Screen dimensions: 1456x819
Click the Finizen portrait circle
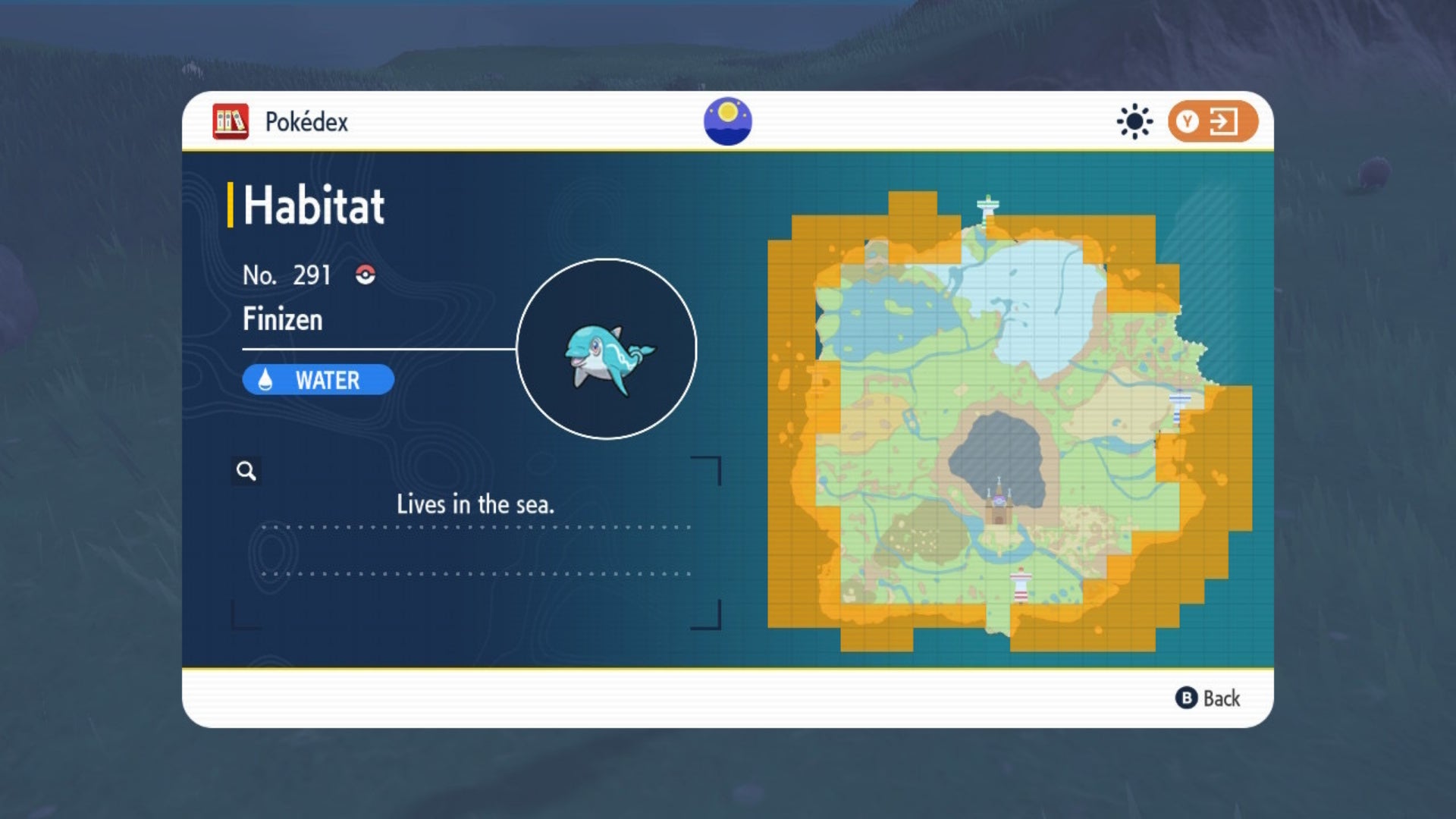[607, 349]
